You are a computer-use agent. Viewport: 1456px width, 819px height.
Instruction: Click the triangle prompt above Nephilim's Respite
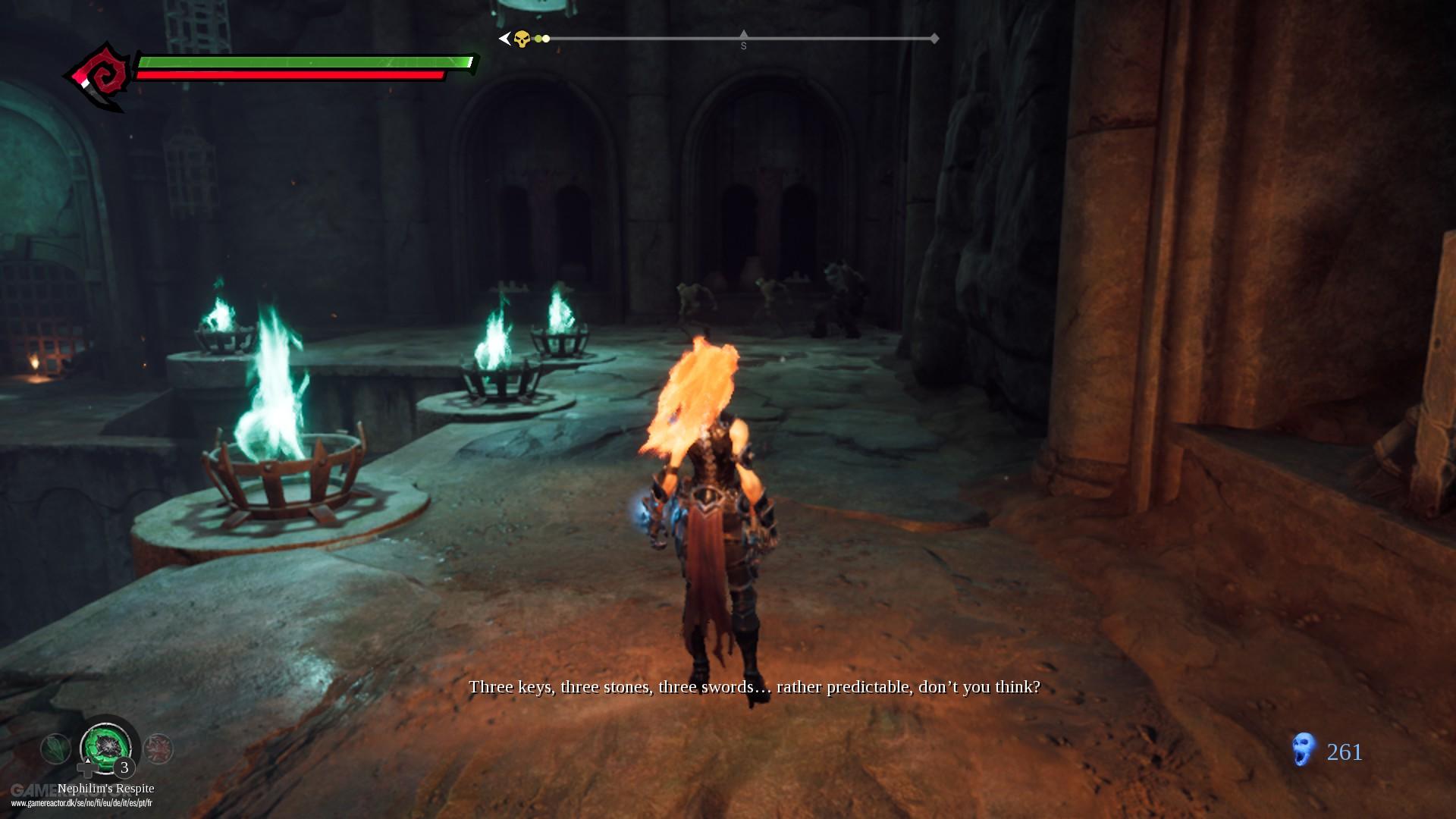pos(88,760)
